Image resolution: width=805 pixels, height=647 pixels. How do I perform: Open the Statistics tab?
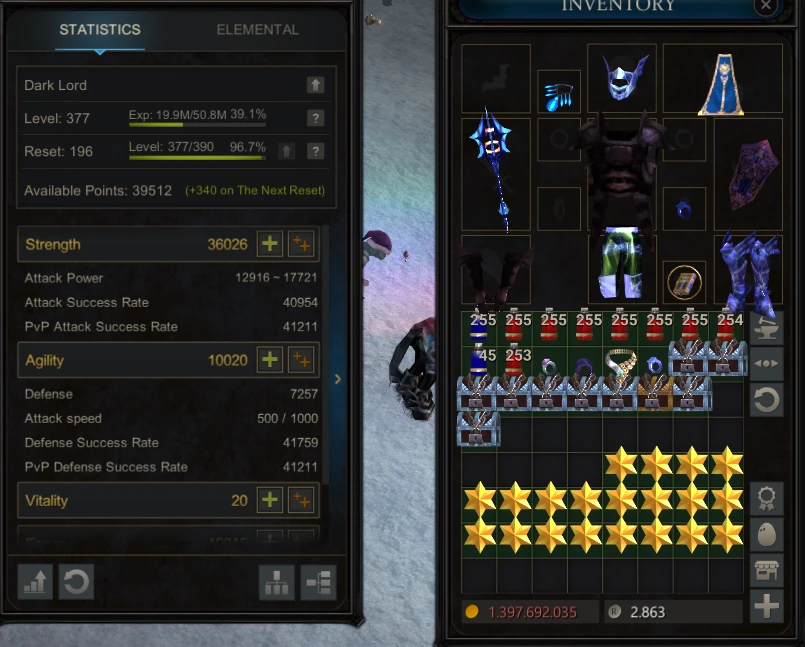99,30
